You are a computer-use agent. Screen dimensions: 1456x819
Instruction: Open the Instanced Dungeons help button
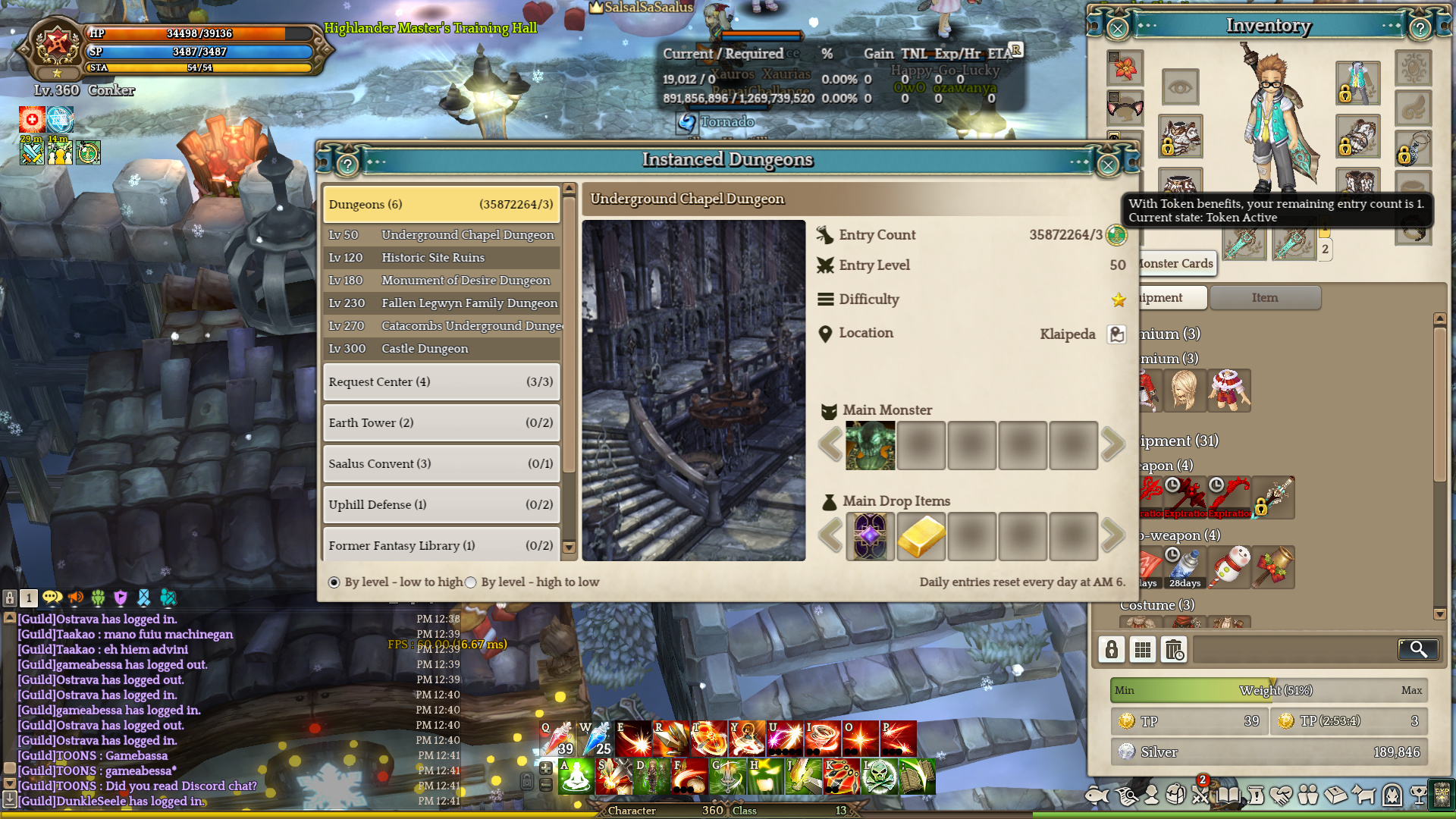(x=347, y=165)
